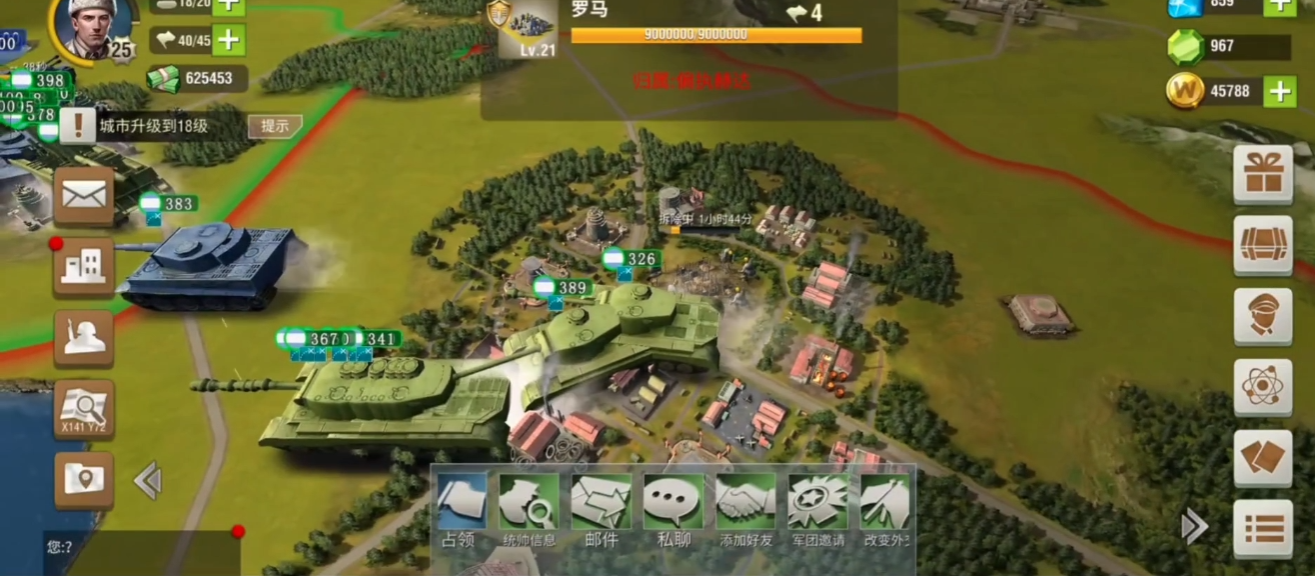Screen dimensions: 1315x576
Task: Open the envelope mail button
Action: (84, 195)
